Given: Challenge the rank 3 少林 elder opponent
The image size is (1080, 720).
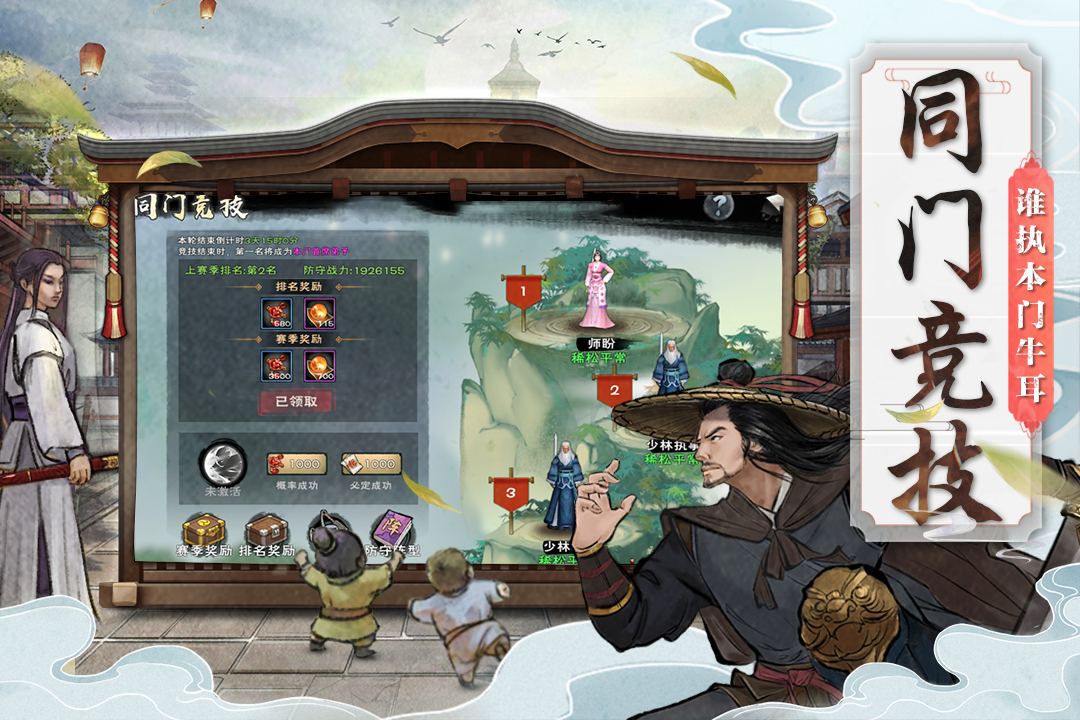Looking at the screenshot, I should pos(565,490).
